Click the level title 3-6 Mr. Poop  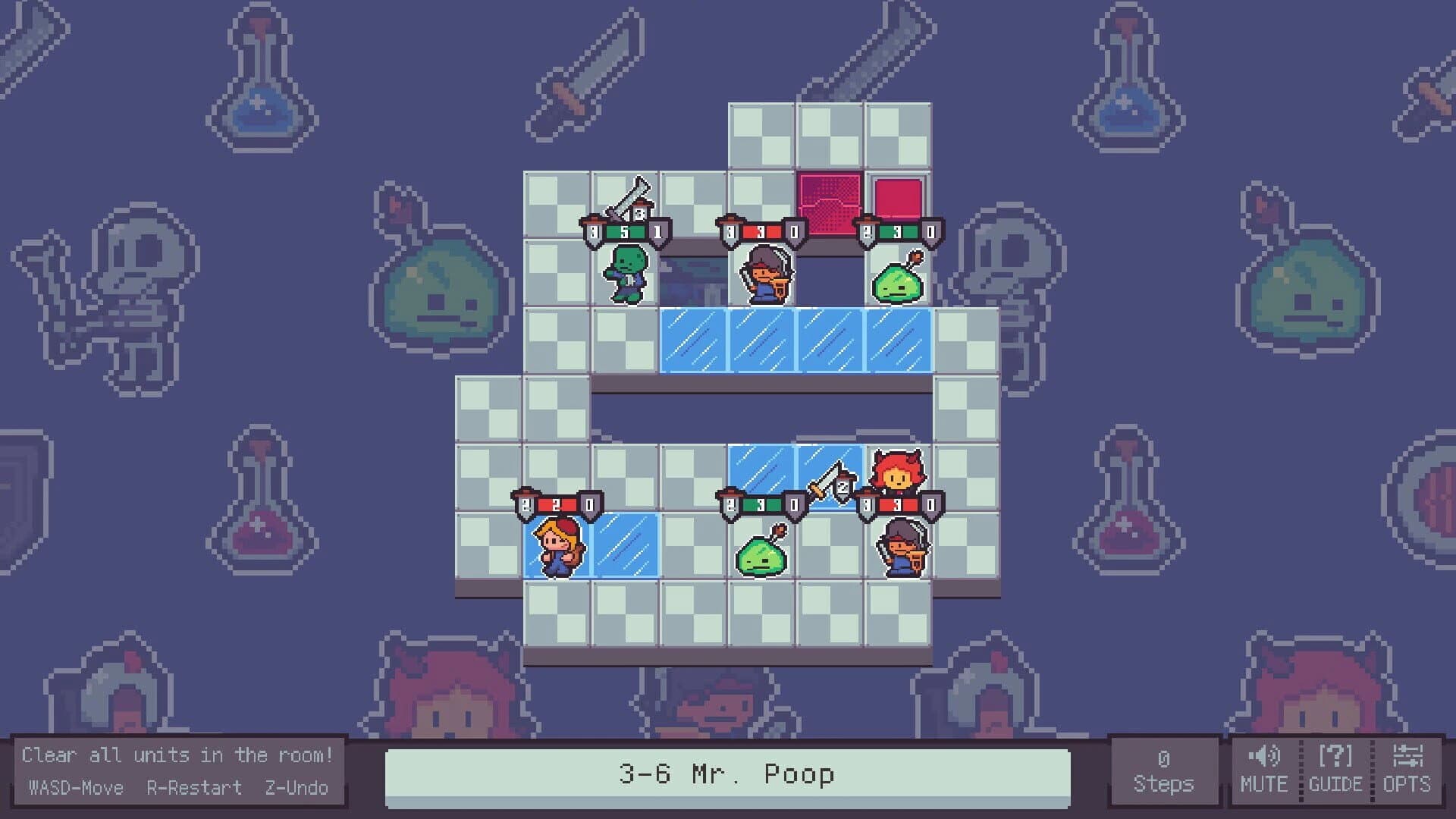[727, 776]
